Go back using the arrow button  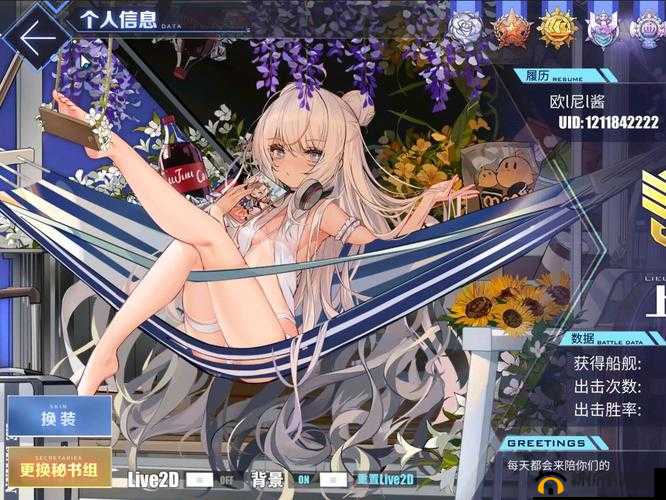38,38
